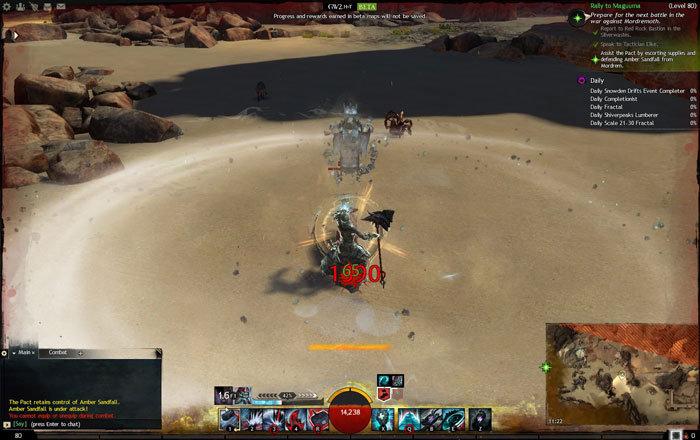Viewport: 700px width, 440px height.
Task: Open chat options gear beside Main tab
Action: (x=5, y=352)
